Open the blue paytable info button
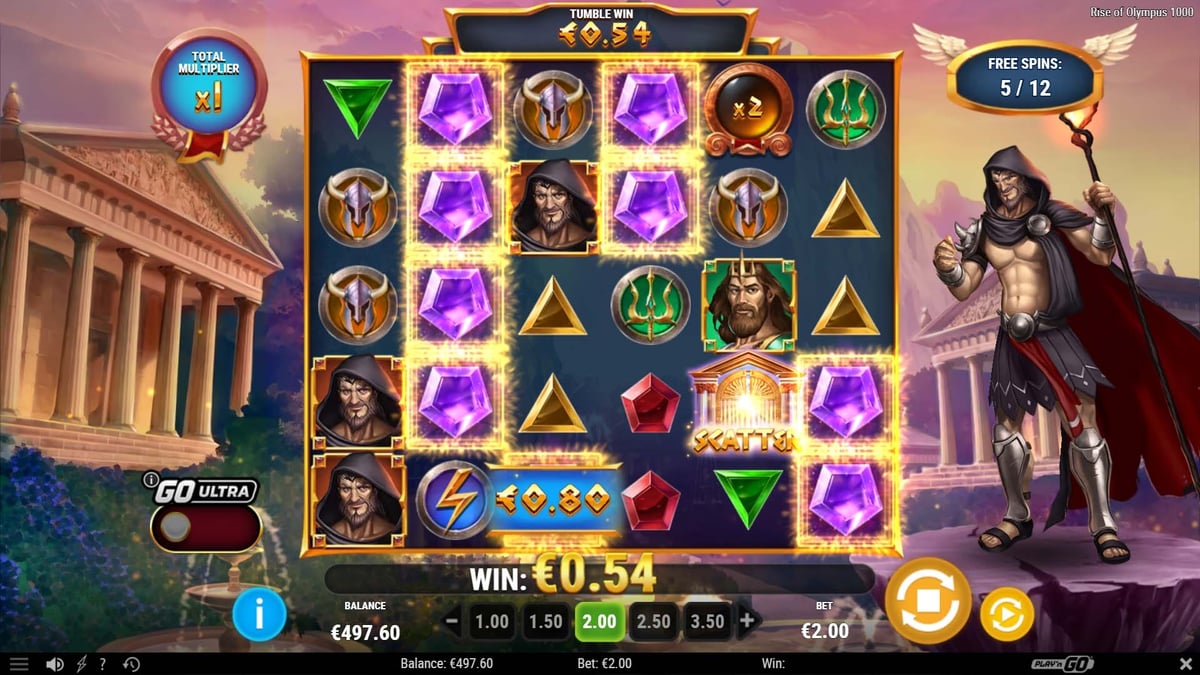The height and width of the screenshot is (675, 1200). pos(258,614)
